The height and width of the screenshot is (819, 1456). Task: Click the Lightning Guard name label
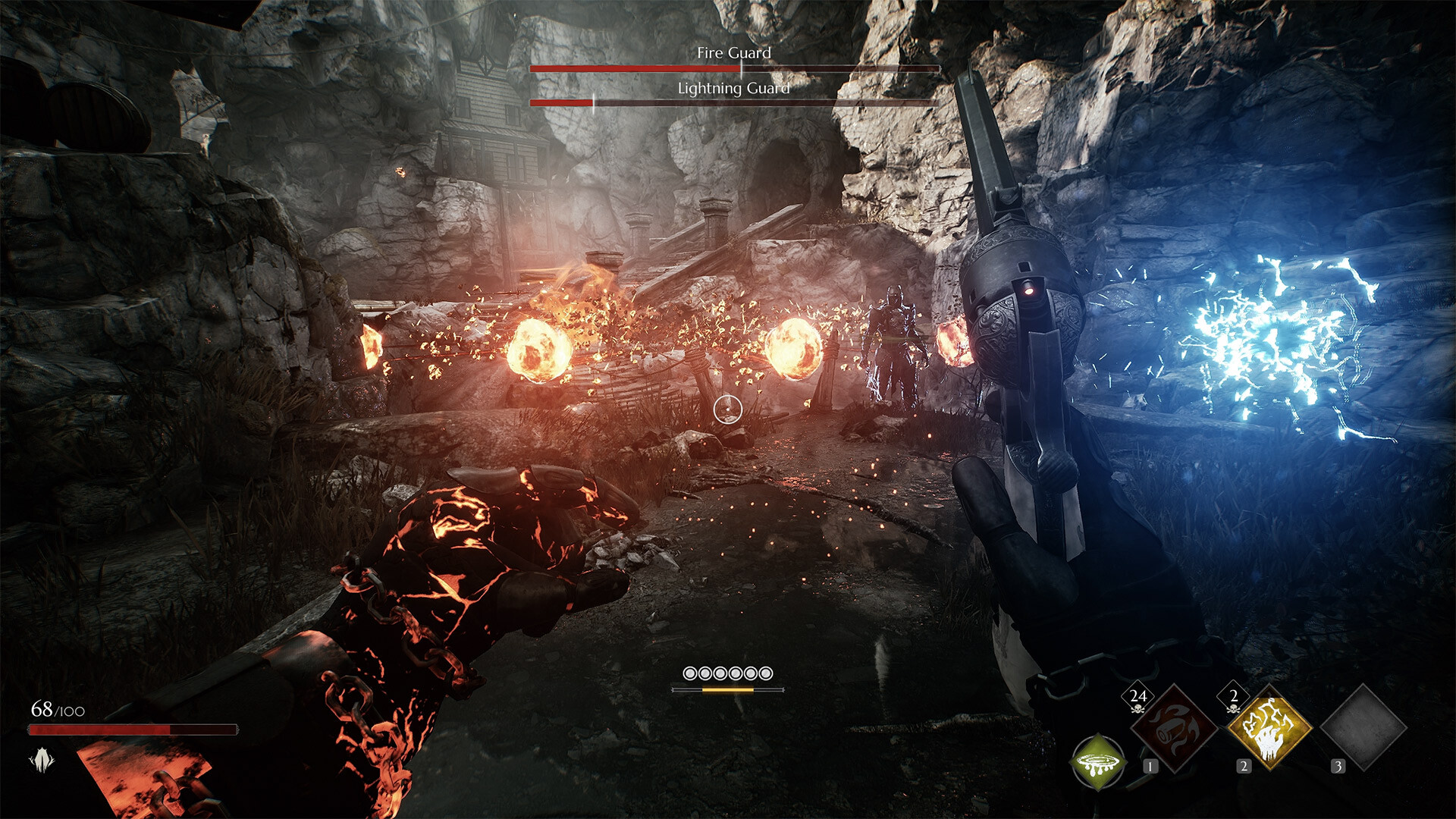(736, 87)
